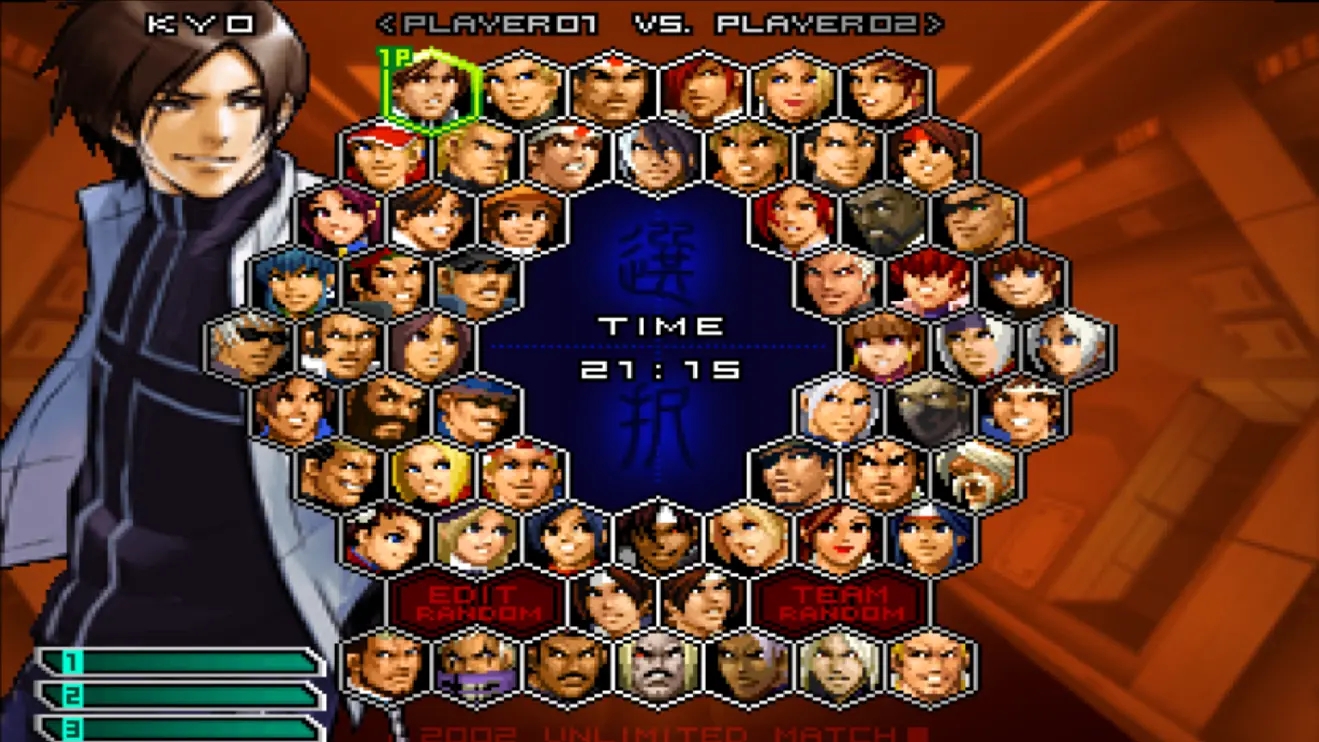Pick the hooded masked fighter portrait
This screenshot has width=1319, height=742.
coord(931,411)
